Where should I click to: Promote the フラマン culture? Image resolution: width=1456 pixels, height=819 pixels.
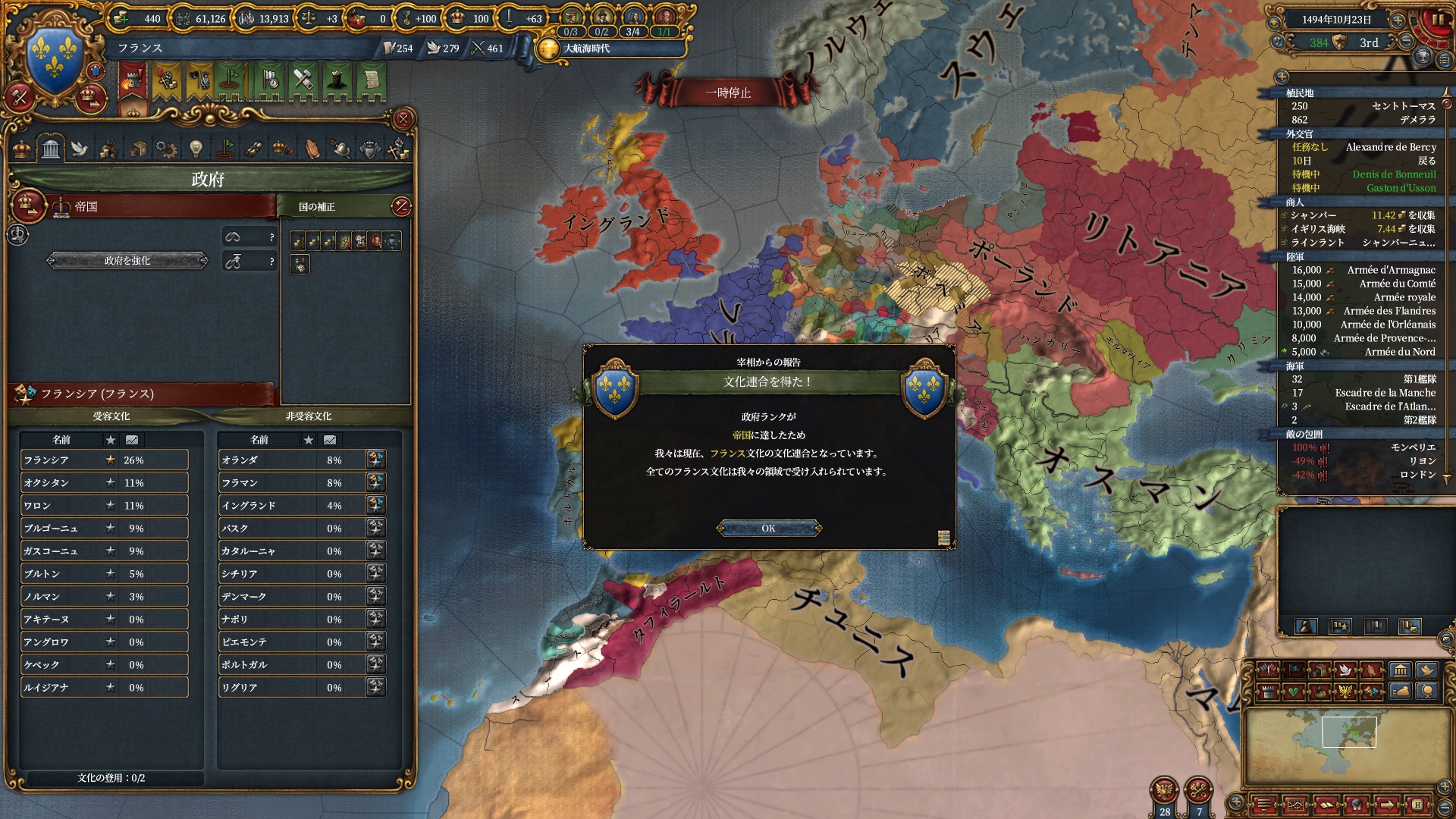[x=375, y=482]
